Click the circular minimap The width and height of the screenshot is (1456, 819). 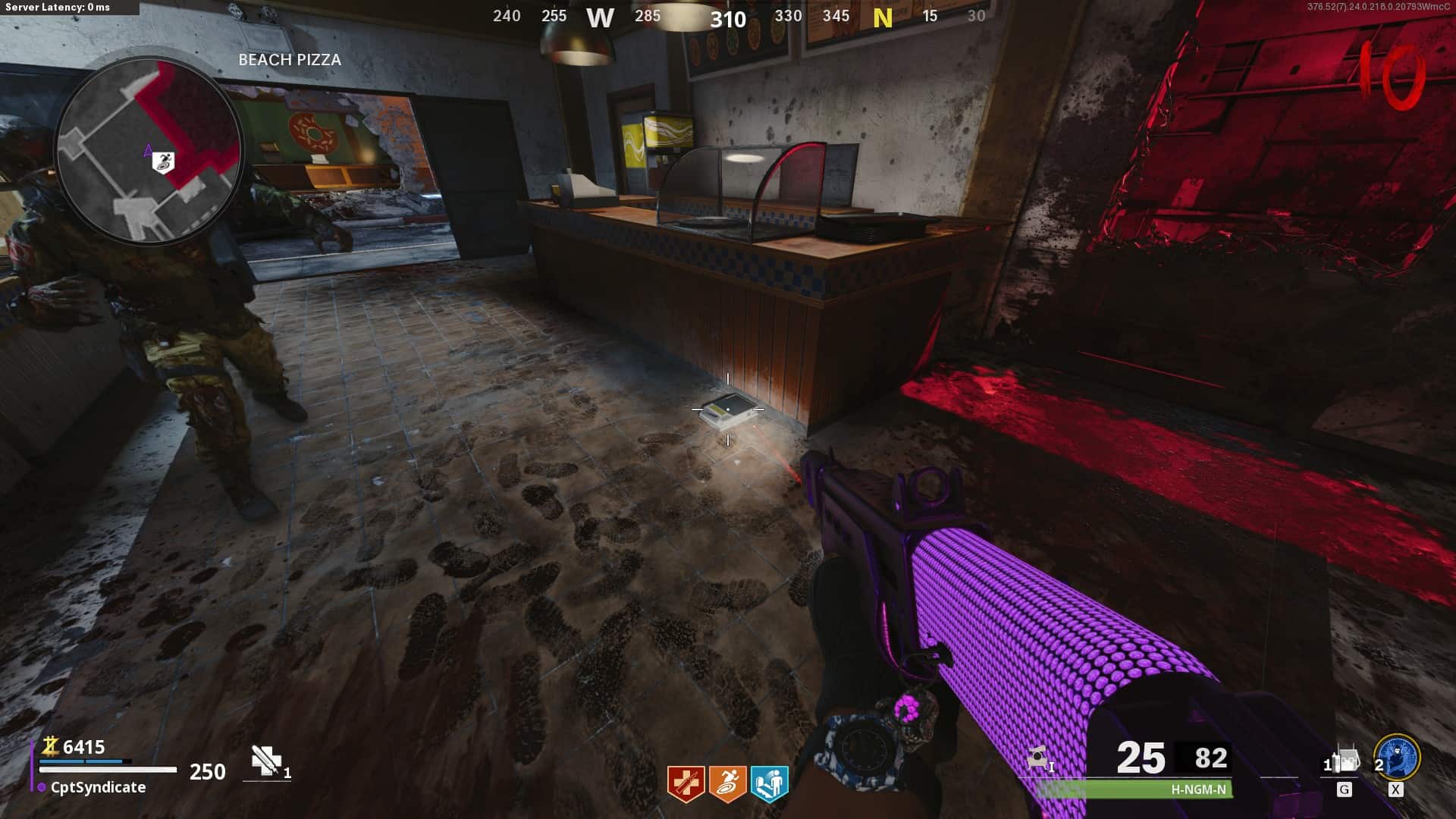[149, 149]
